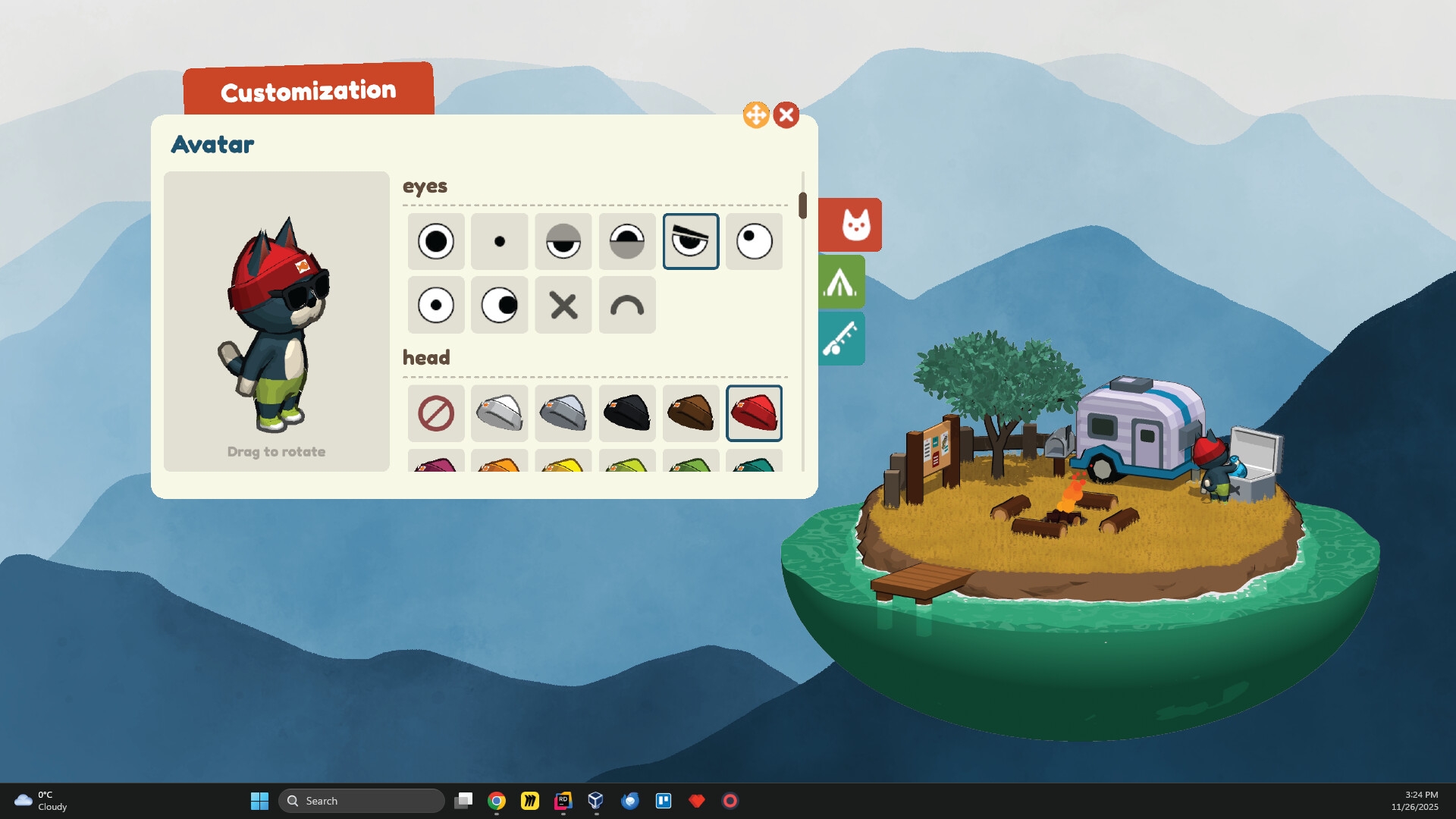Open the green tent campsite panel
The image size is (1456, 819).
(x=843, y=281)
